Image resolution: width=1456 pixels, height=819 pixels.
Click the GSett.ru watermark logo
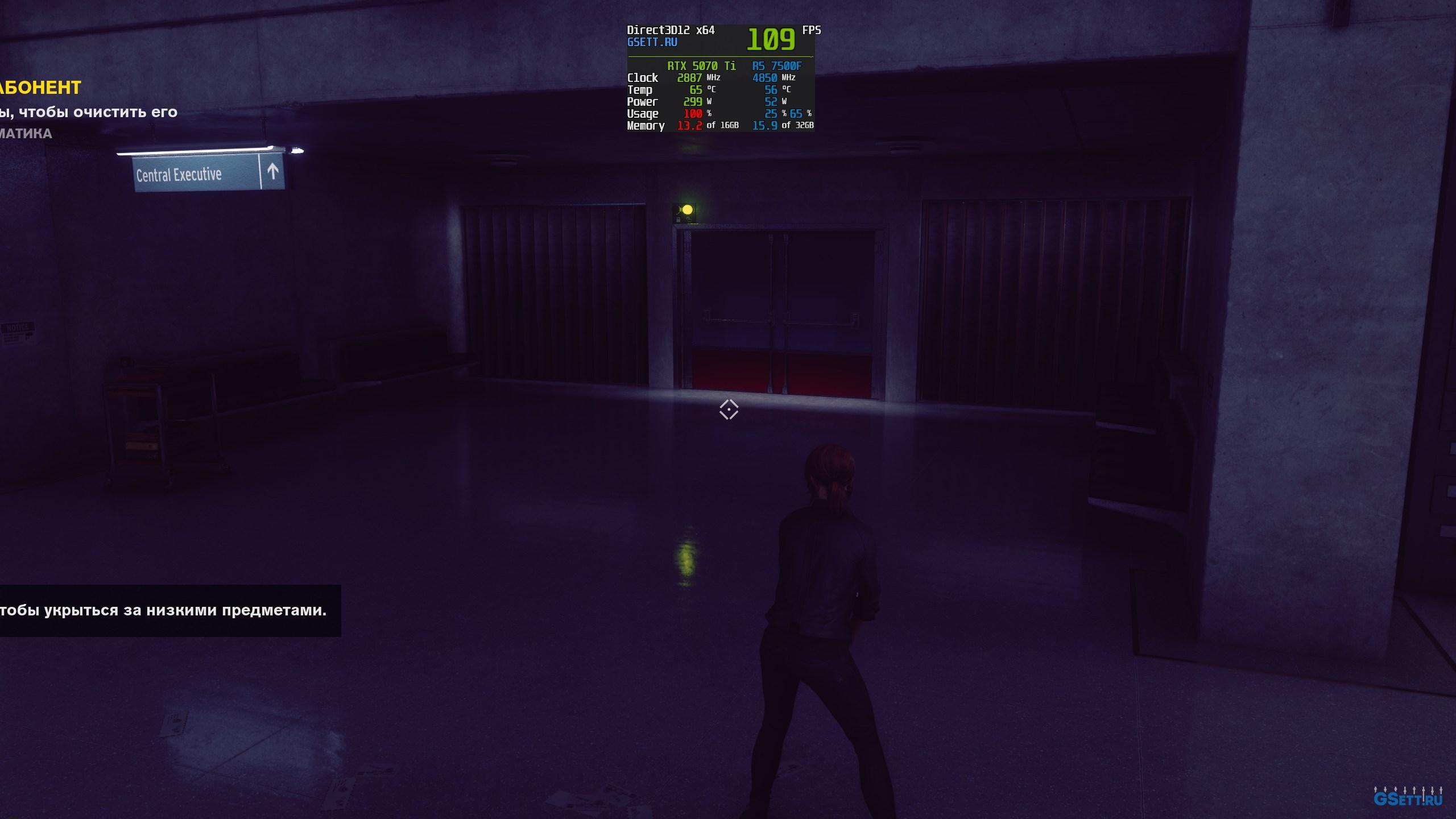[1408, 797]
